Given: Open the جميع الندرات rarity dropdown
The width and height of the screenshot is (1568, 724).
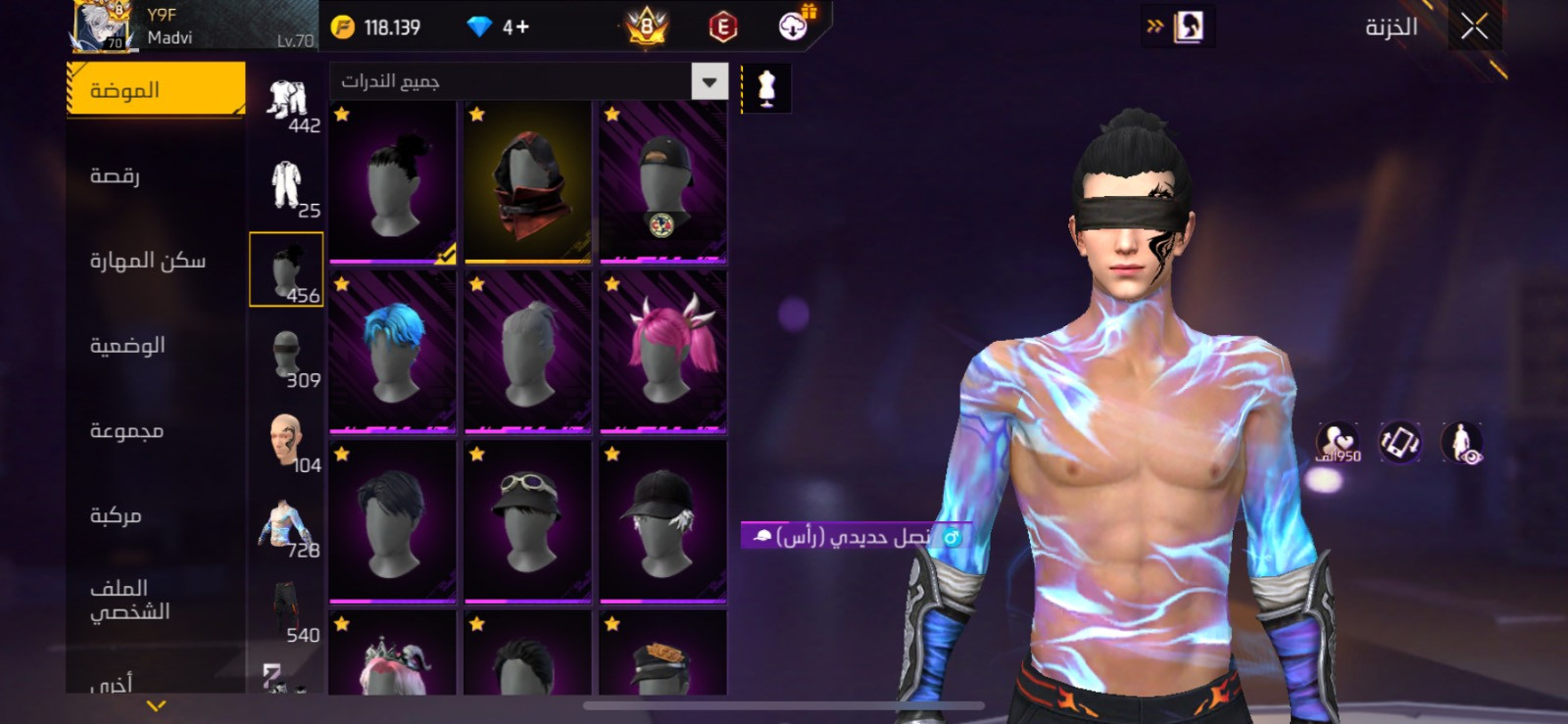Looking at the screenshot, I should [529, 81].
